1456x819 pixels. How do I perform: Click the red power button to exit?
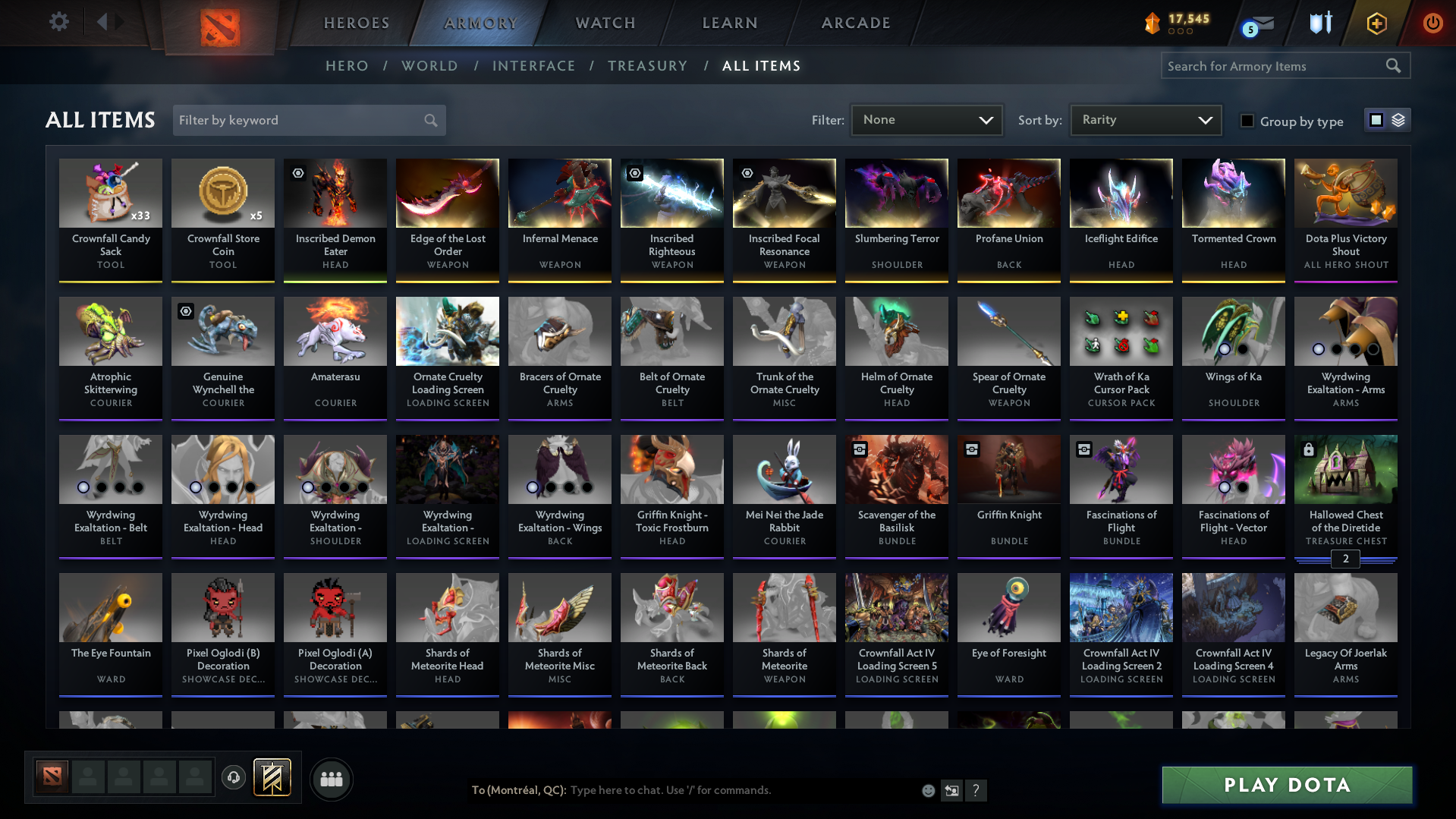tap(1432, 24)
